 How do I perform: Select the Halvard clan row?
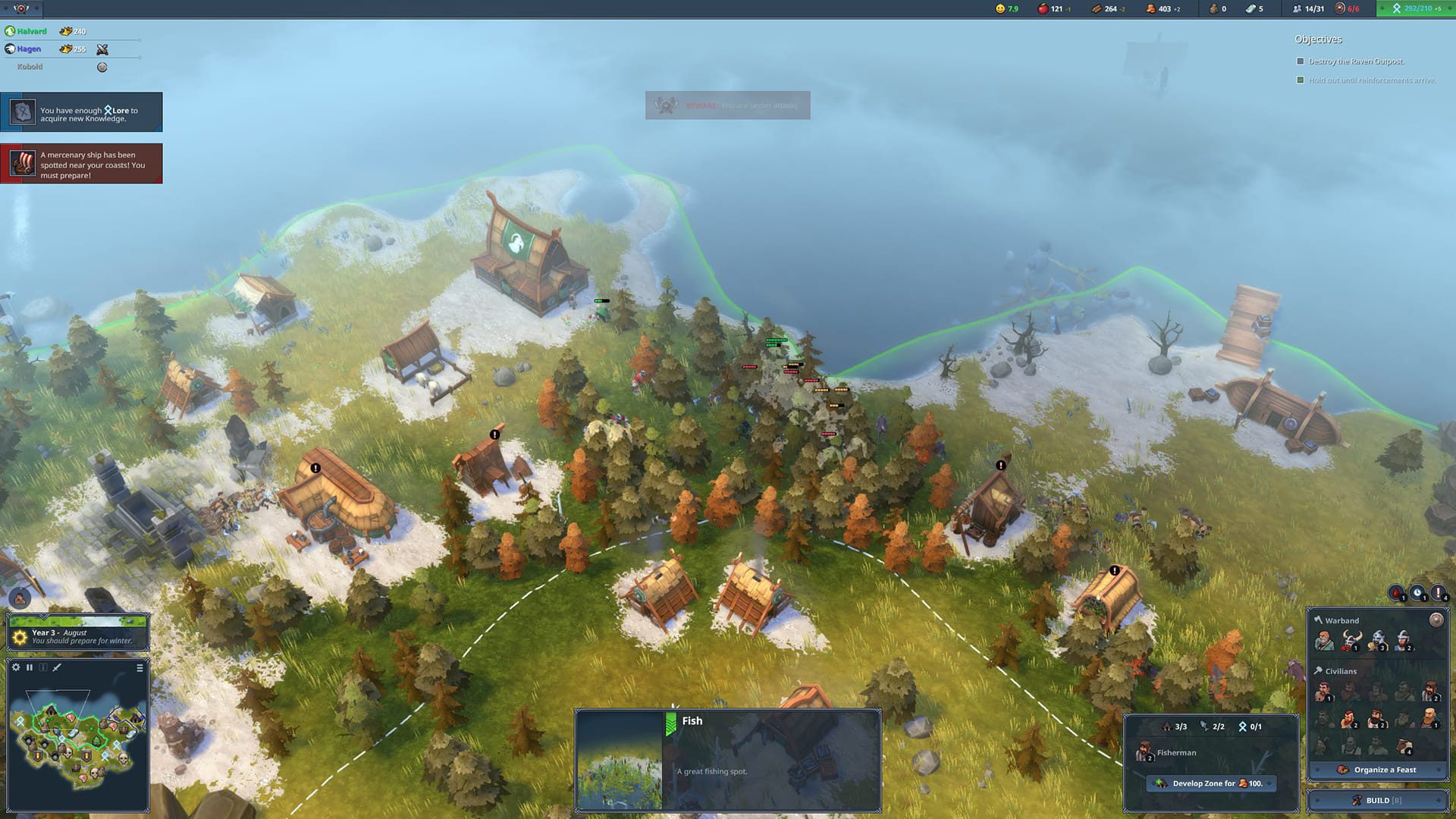31,32
